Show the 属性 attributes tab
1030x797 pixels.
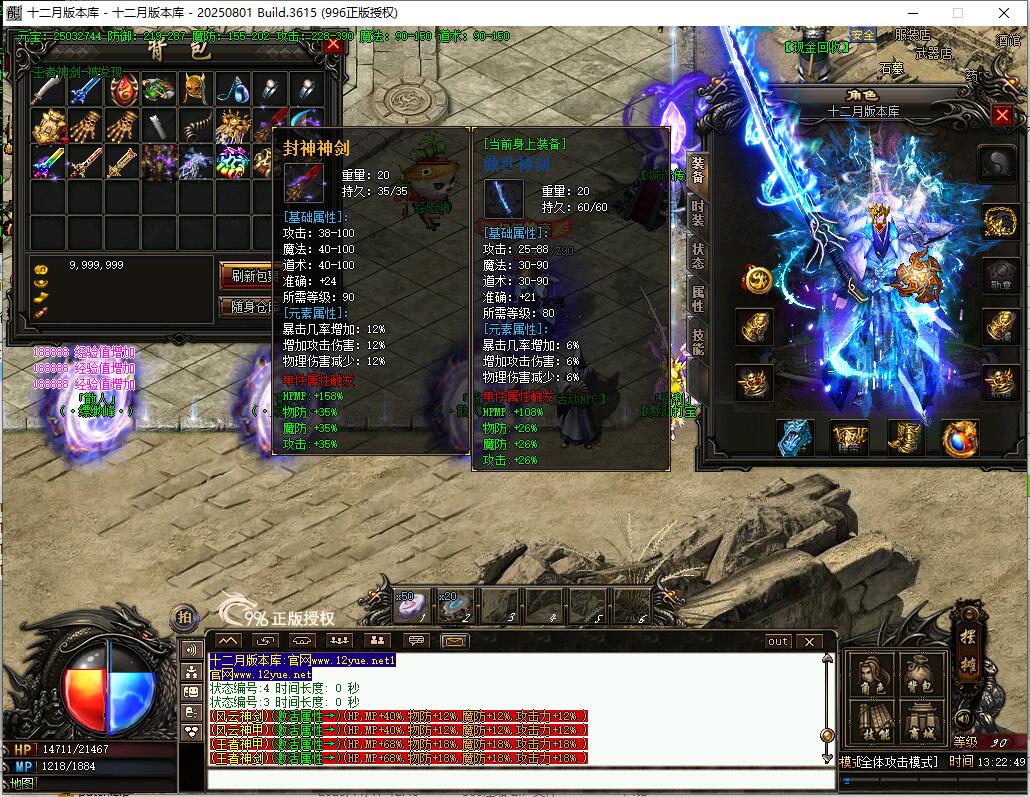tap(697, 299)
